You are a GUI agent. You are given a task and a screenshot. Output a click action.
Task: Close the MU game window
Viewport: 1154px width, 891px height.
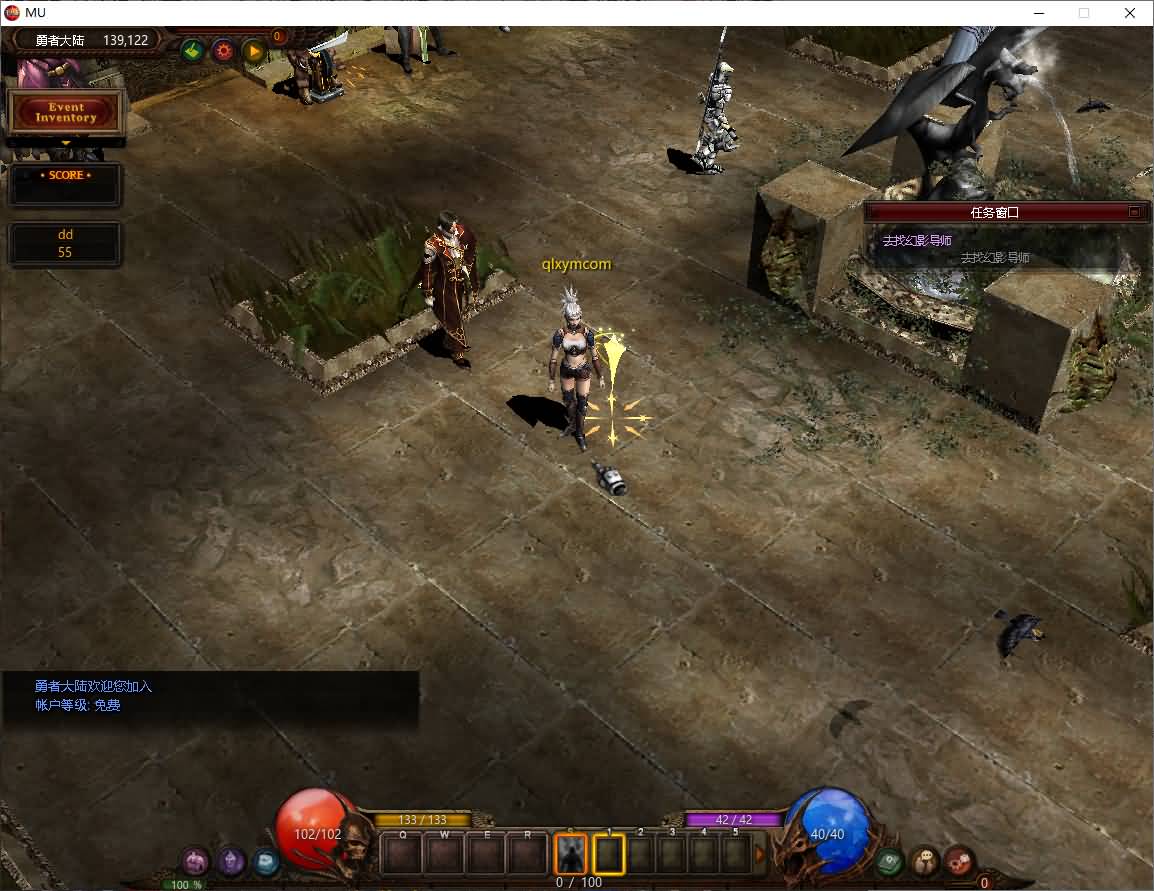click(x=1130, y=13)
